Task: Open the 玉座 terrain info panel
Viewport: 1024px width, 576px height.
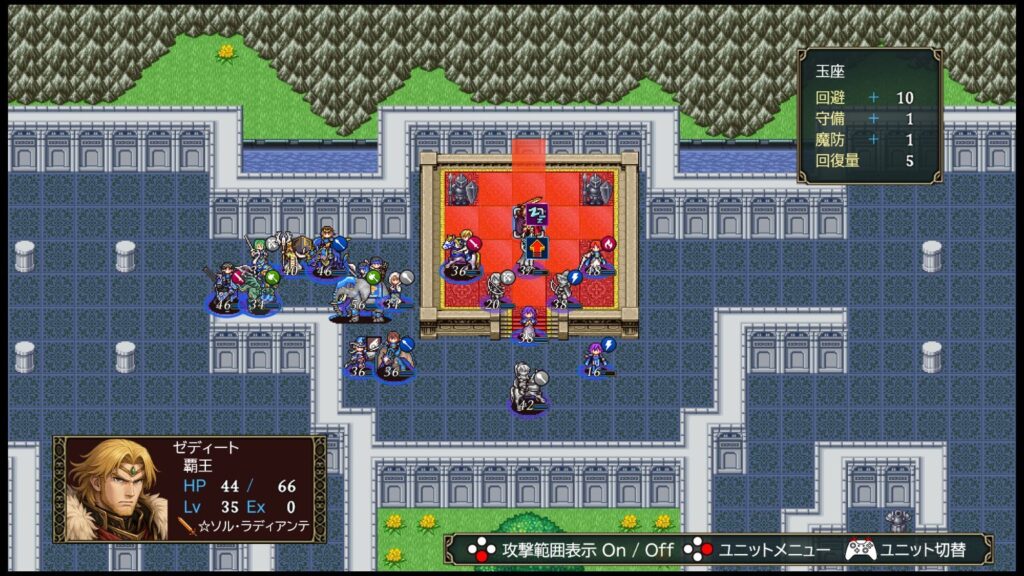Action: click(x=869, y=116)
